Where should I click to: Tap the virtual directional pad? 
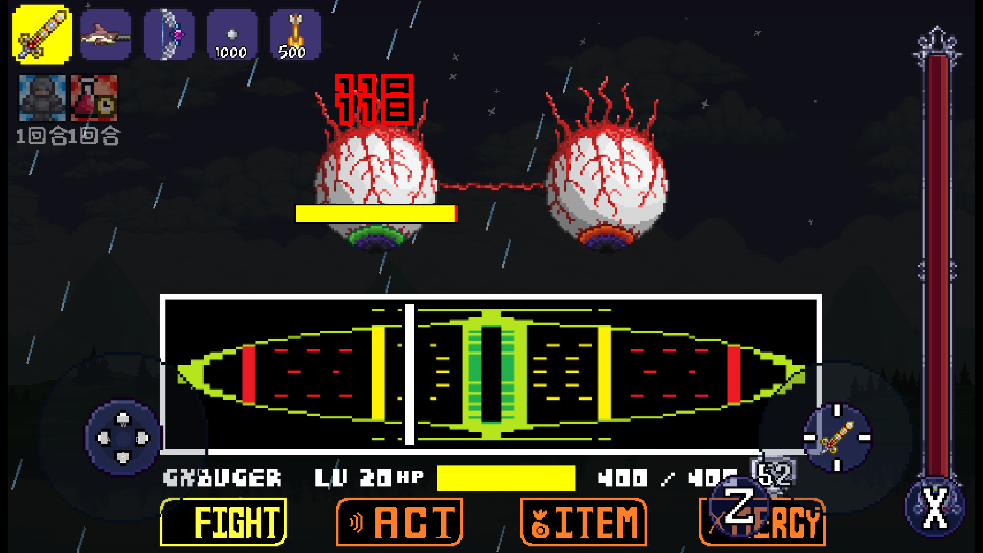(122, 436)
